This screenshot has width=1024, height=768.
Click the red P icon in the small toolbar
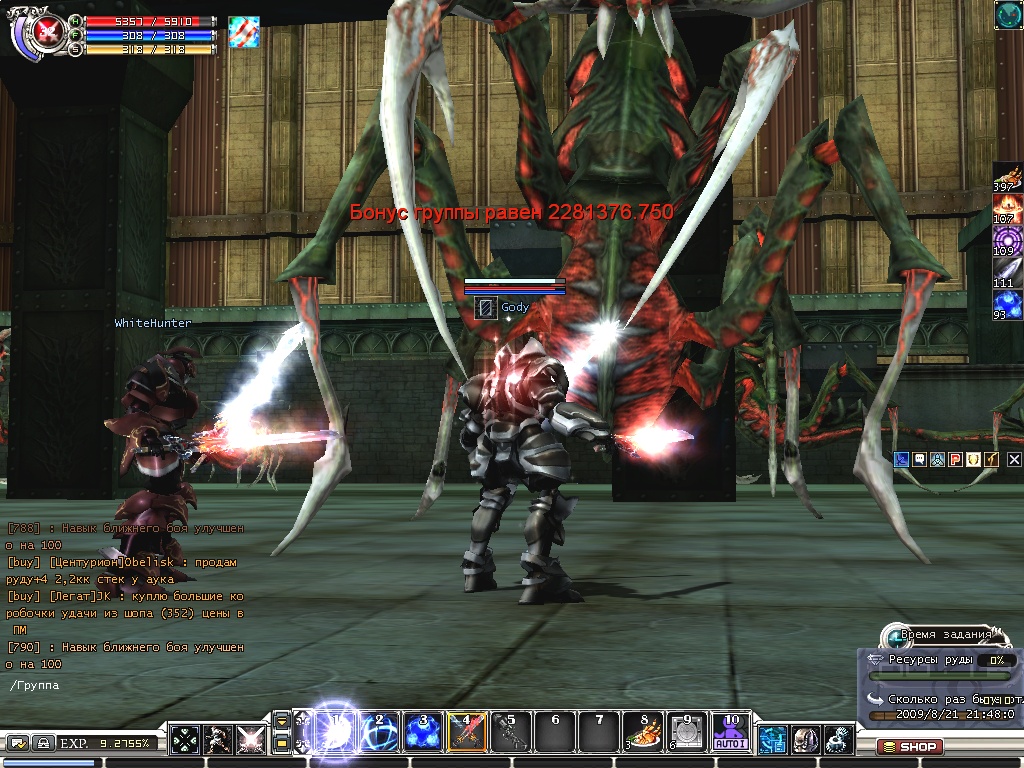pyautogui.click(x=955, y=459)
